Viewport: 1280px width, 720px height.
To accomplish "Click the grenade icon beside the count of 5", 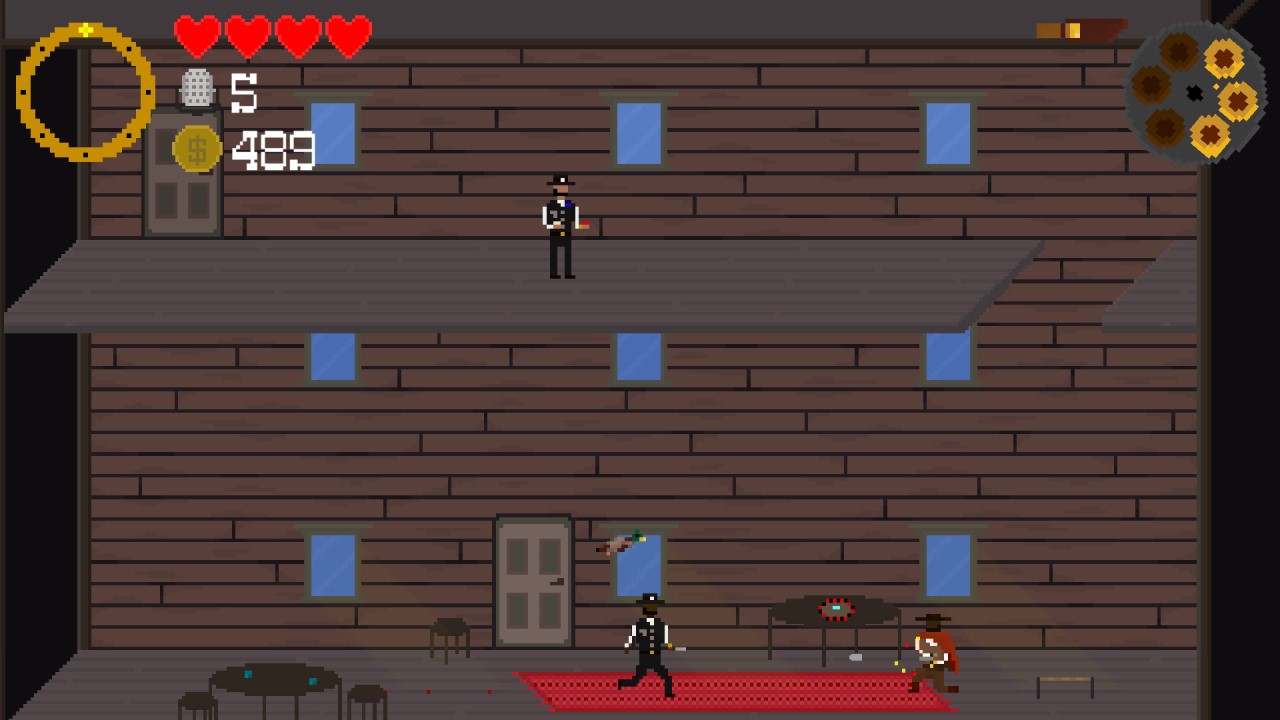I will 198,90.
